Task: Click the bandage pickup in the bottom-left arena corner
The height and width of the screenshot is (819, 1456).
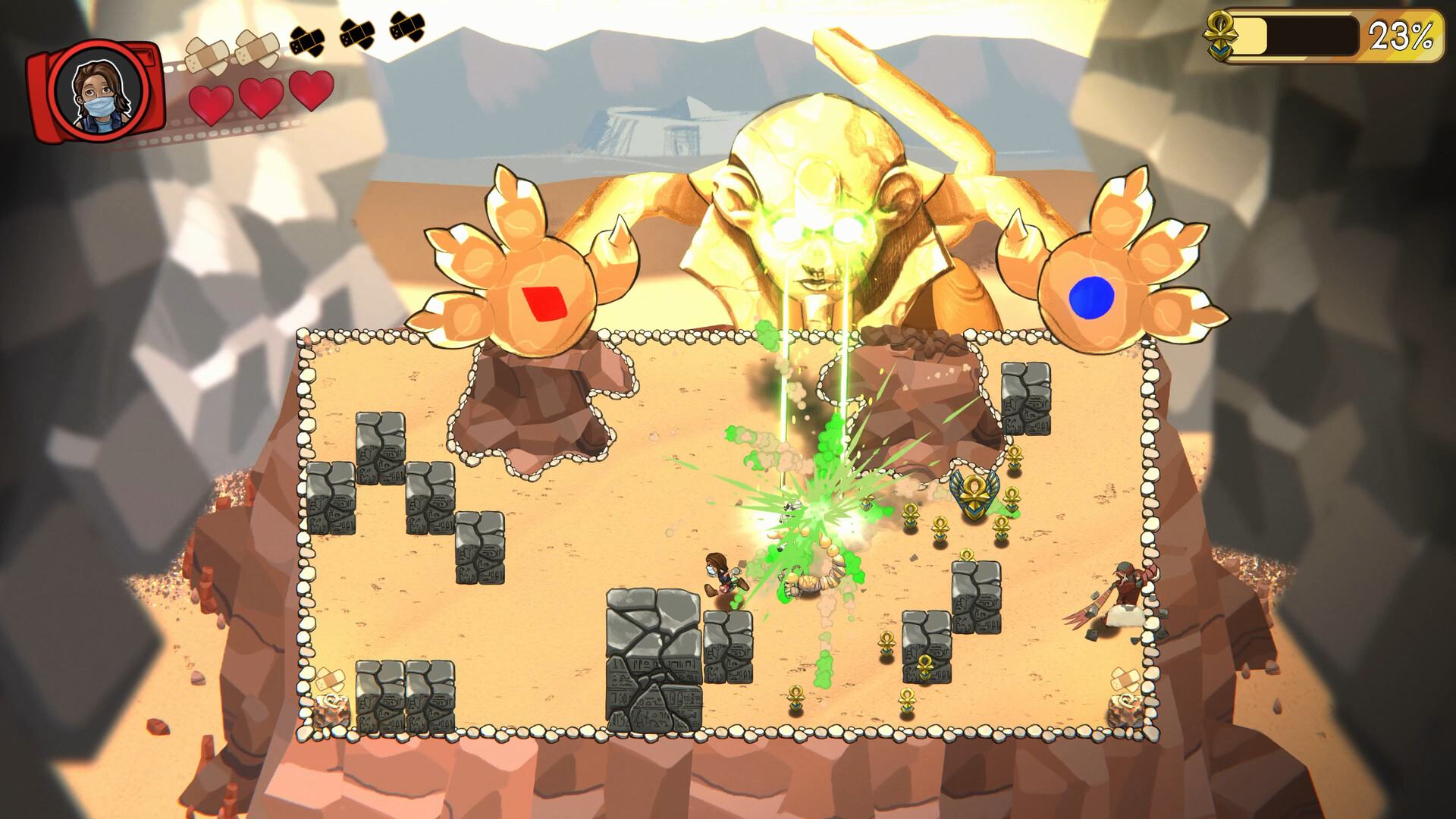Action: click(x=330, y=679)
